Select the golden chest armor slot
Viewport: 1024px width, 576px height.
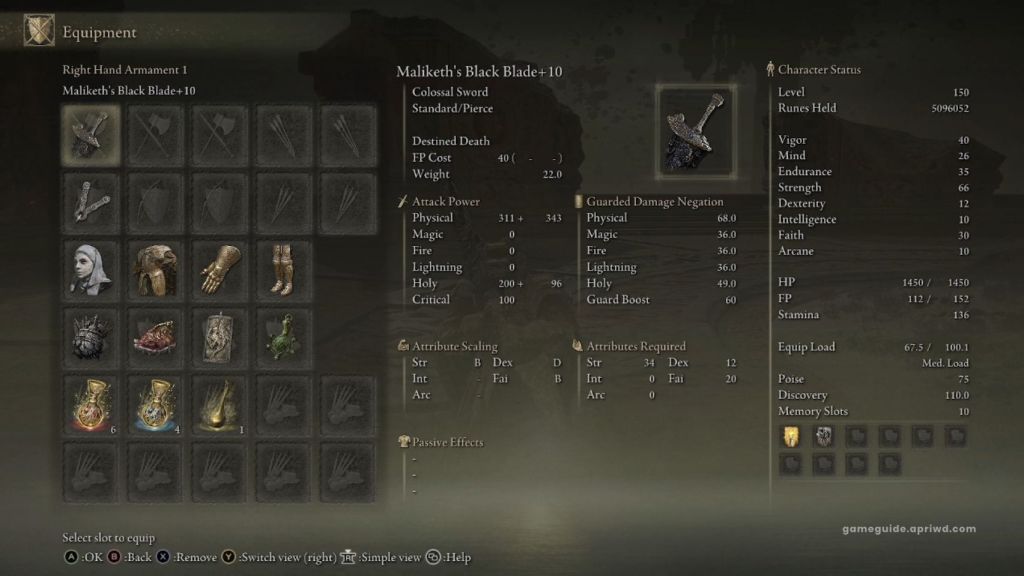pos(156,267)
